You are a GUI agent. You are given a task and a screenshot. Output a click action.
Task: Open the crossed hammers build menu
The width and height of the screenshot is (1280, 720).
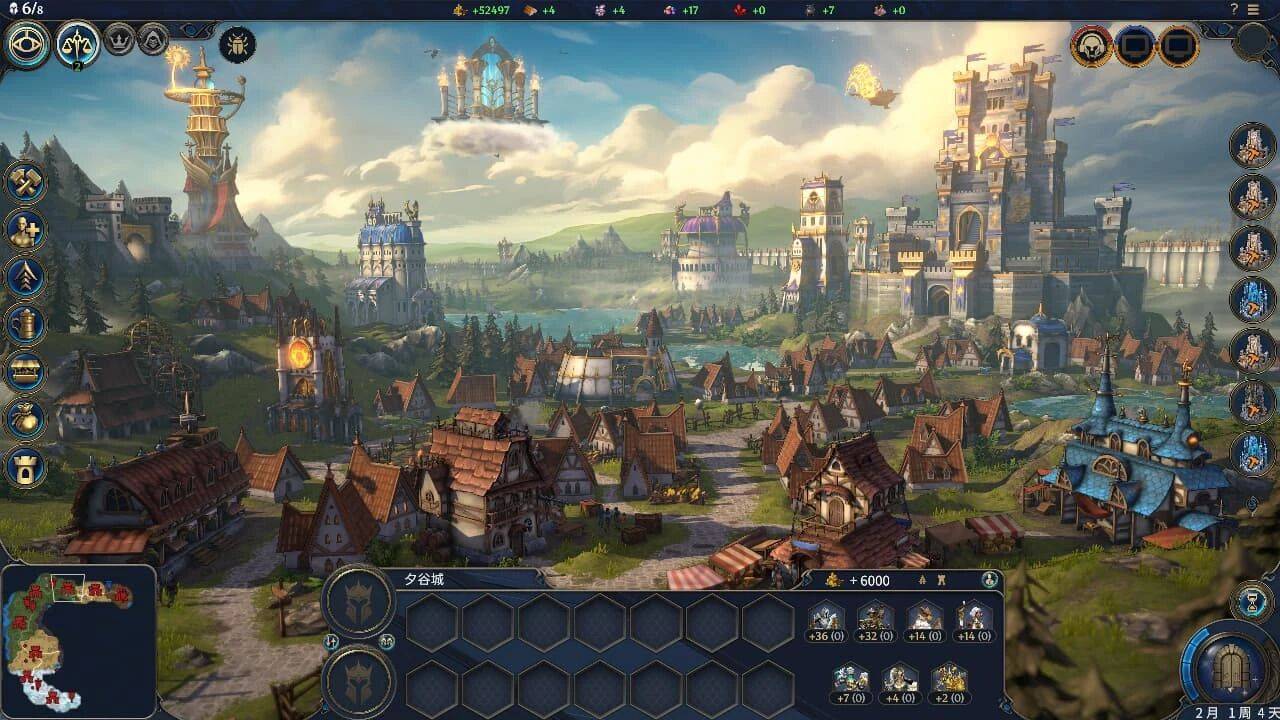tap(26, 182)
